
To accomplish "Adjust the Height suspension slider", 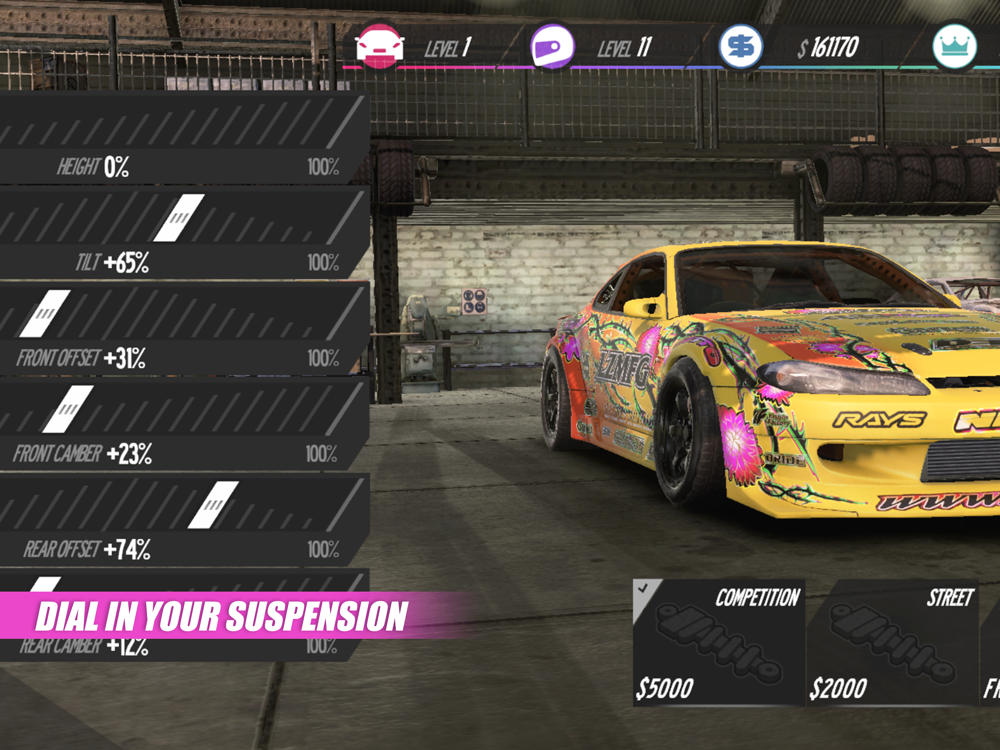I will click(x=180, y=124).
